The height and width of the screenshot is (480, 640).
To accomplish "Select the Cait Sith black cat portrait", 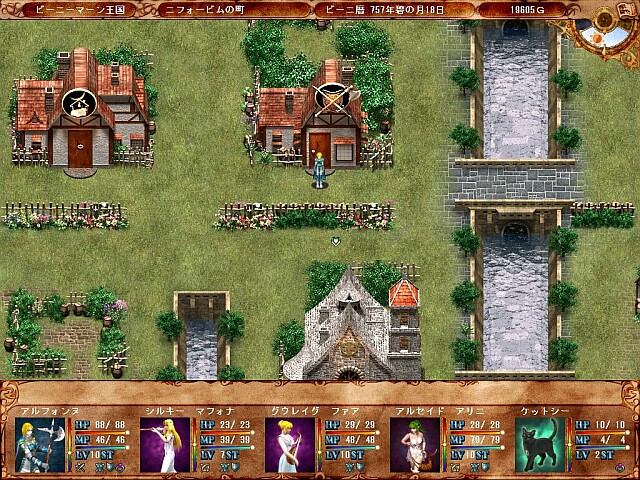I will pos(540,445).
